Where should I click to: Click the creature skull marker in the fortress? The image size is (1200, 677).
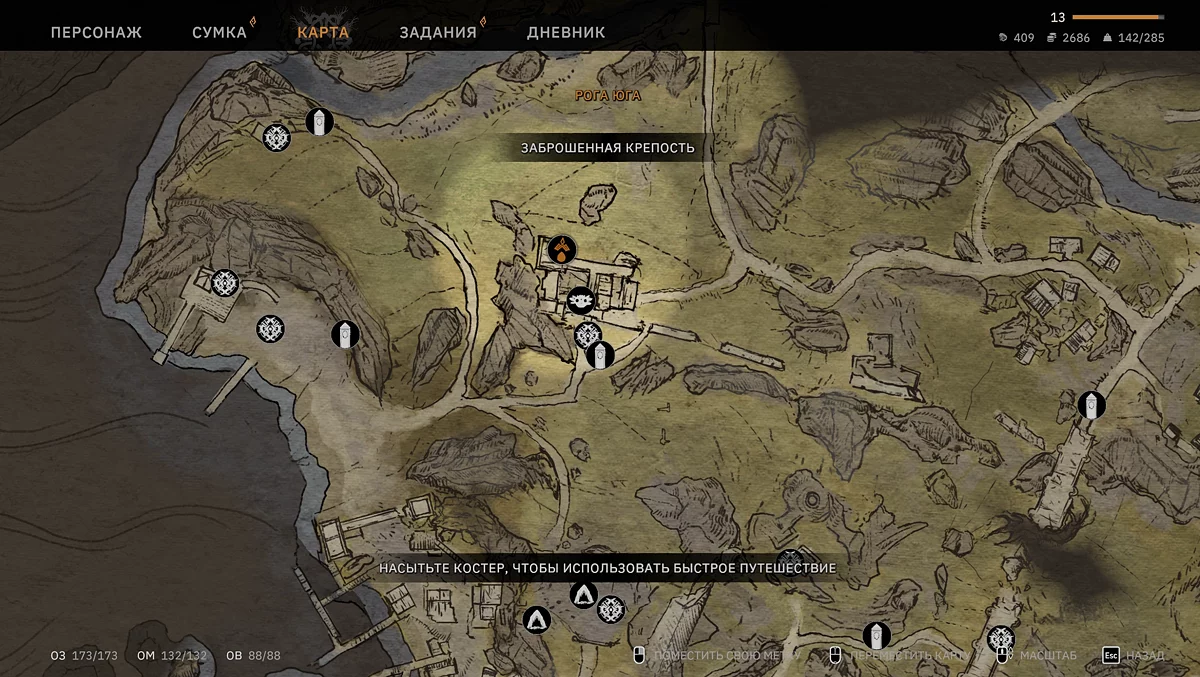(580, 298)
